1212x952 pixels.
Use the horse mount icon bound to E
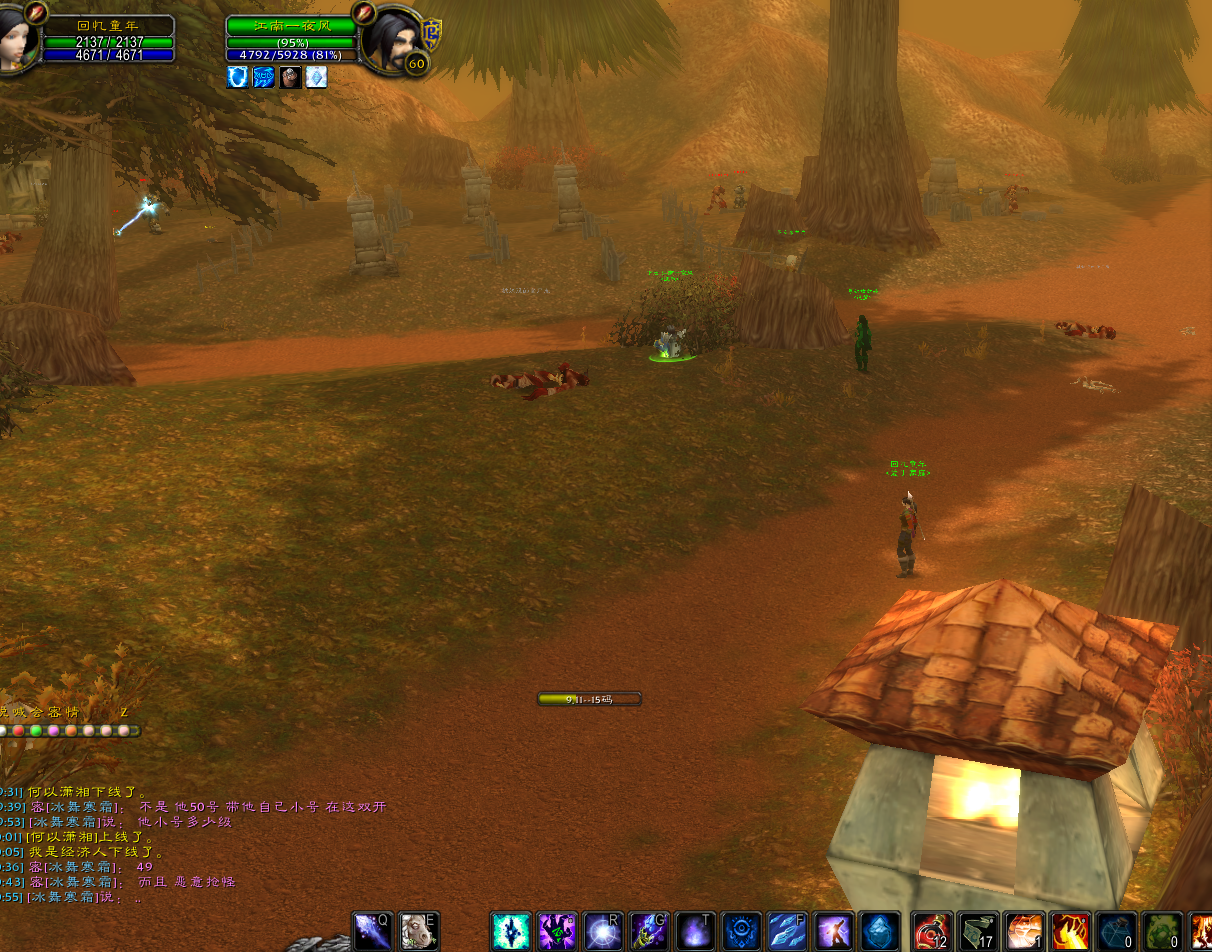(x=419, y=931)
